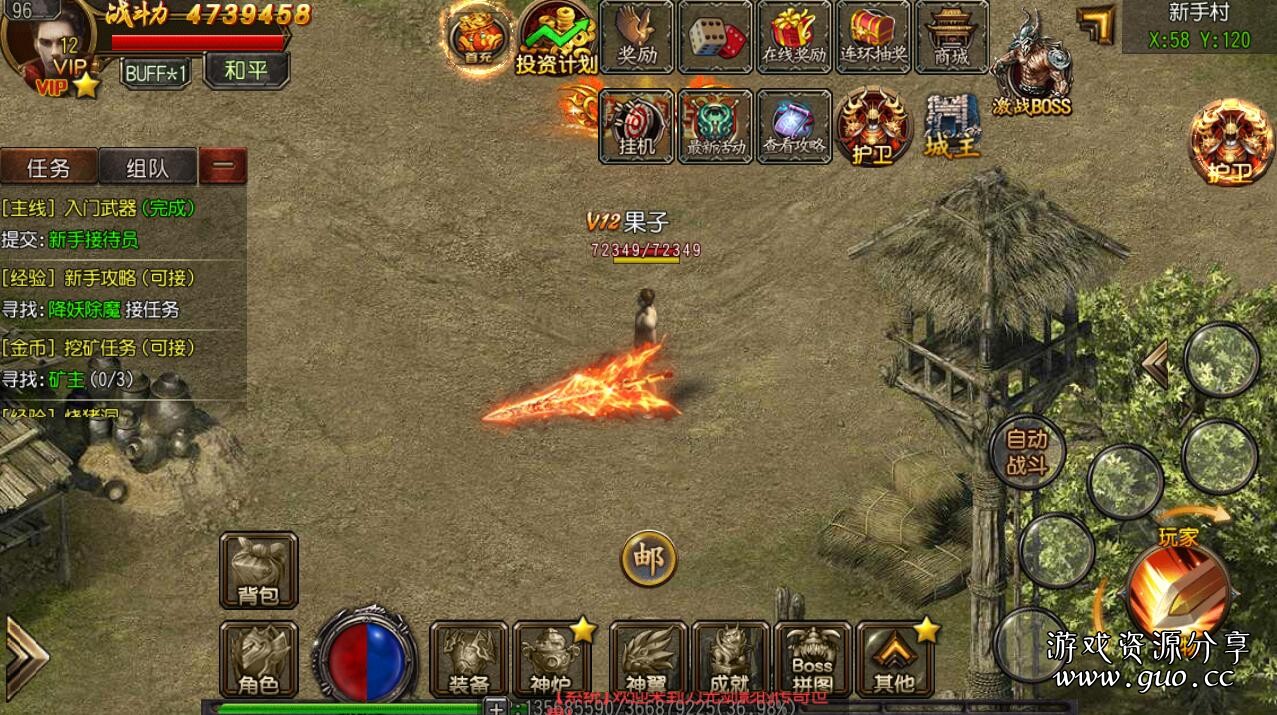
Task: Open the 奖励 rewards menu
Action: click(637, 37)
